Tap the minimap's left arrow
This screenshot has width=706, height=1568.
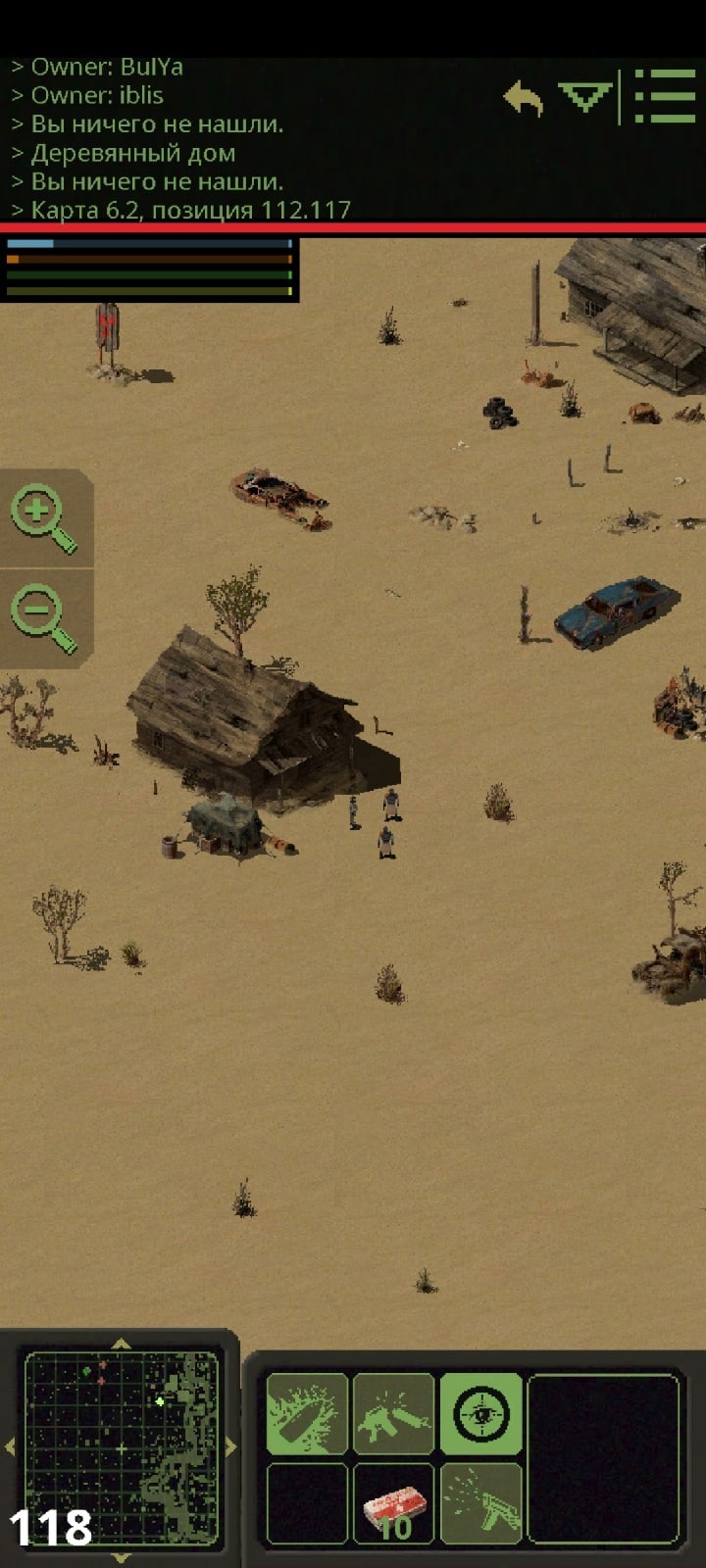pyautogui.click(x=11, y=1446)
